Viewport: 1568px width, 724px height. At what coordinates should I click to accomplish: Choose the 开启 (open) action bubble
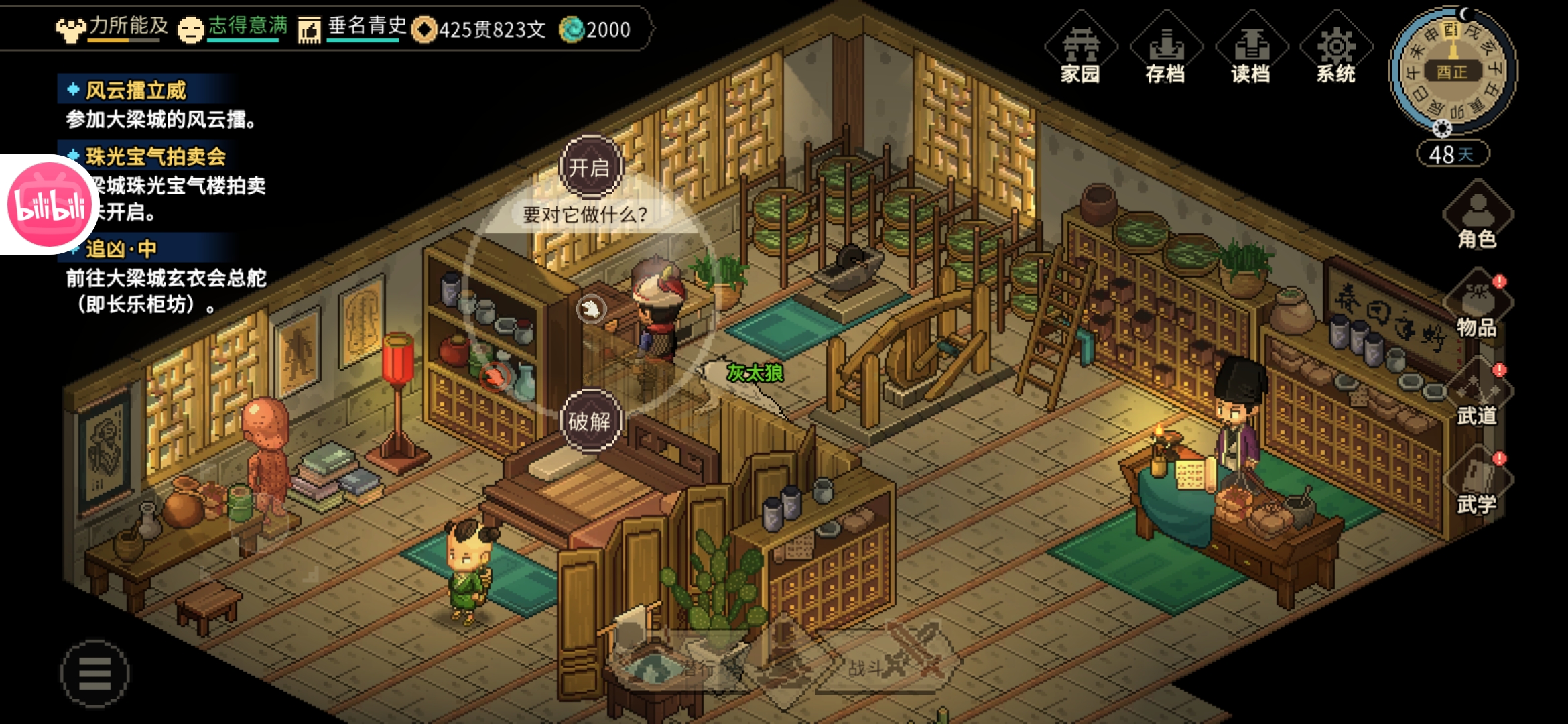pyautogui.click(x=590, y=167)
